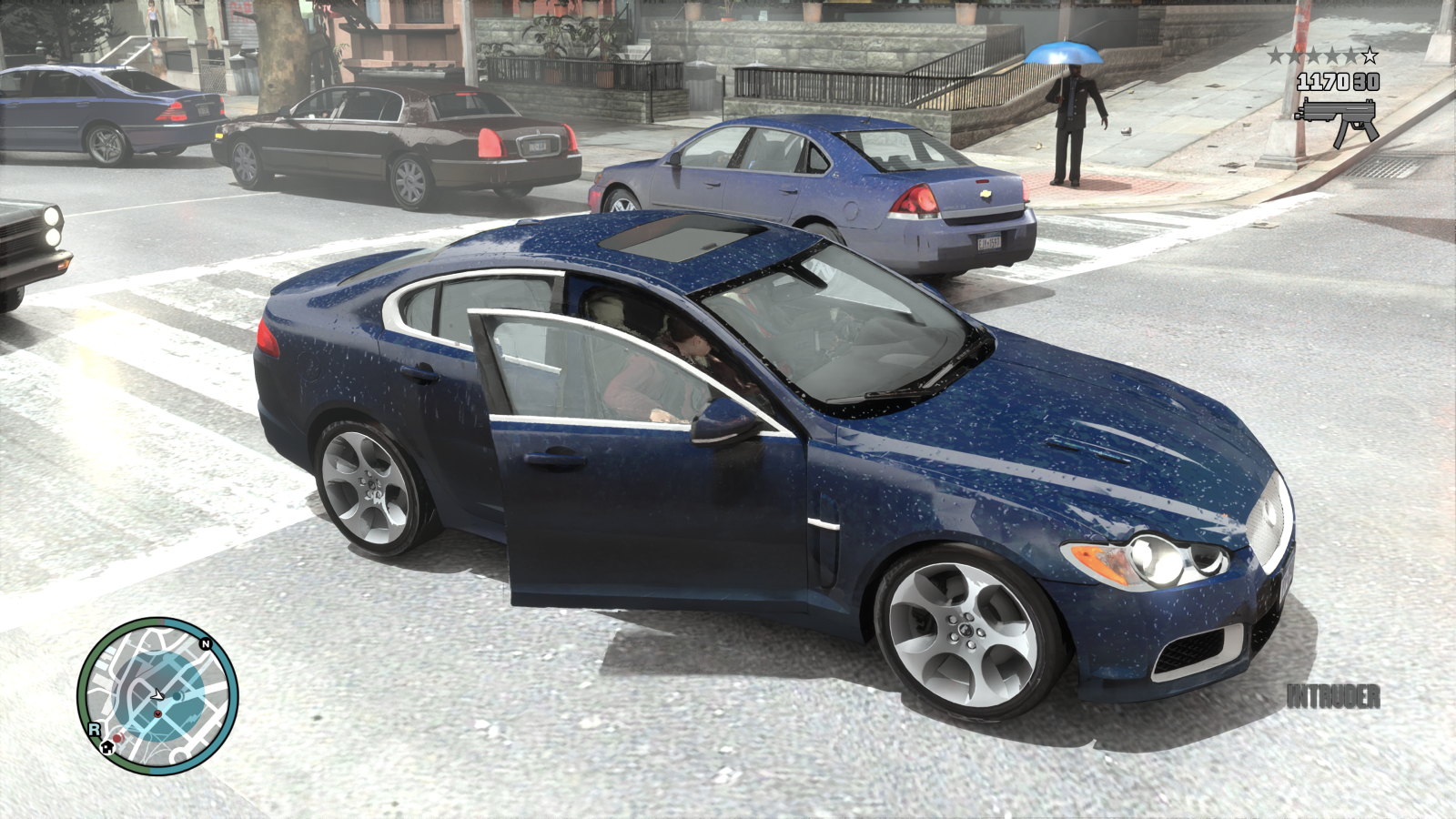1456x819 pixels.
Task: Click the 30 ammo counter beside the money
Action: pos(1366,82)
